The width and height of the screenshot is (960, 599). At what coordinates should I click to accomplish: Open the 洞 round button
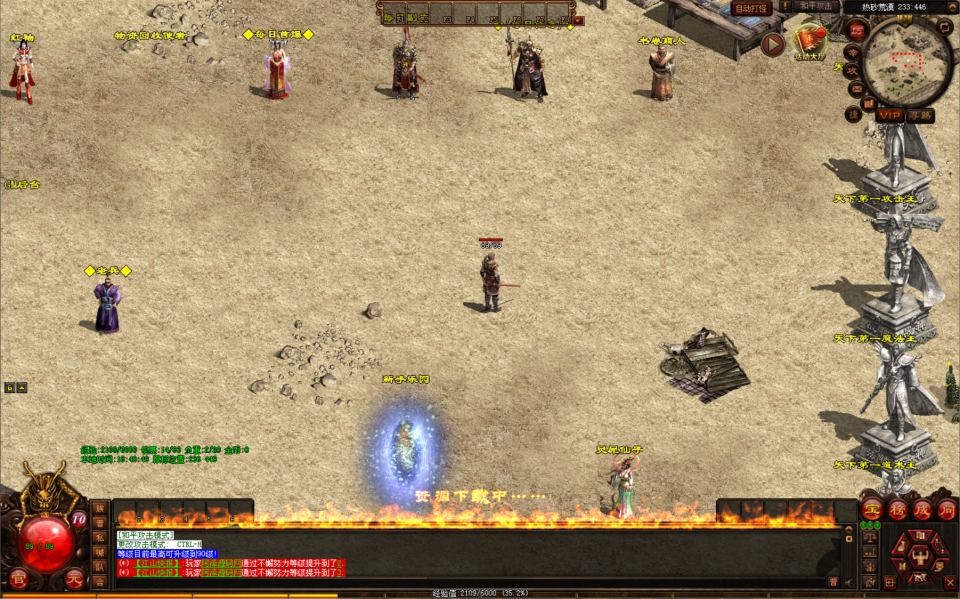(x=946, y=509)
